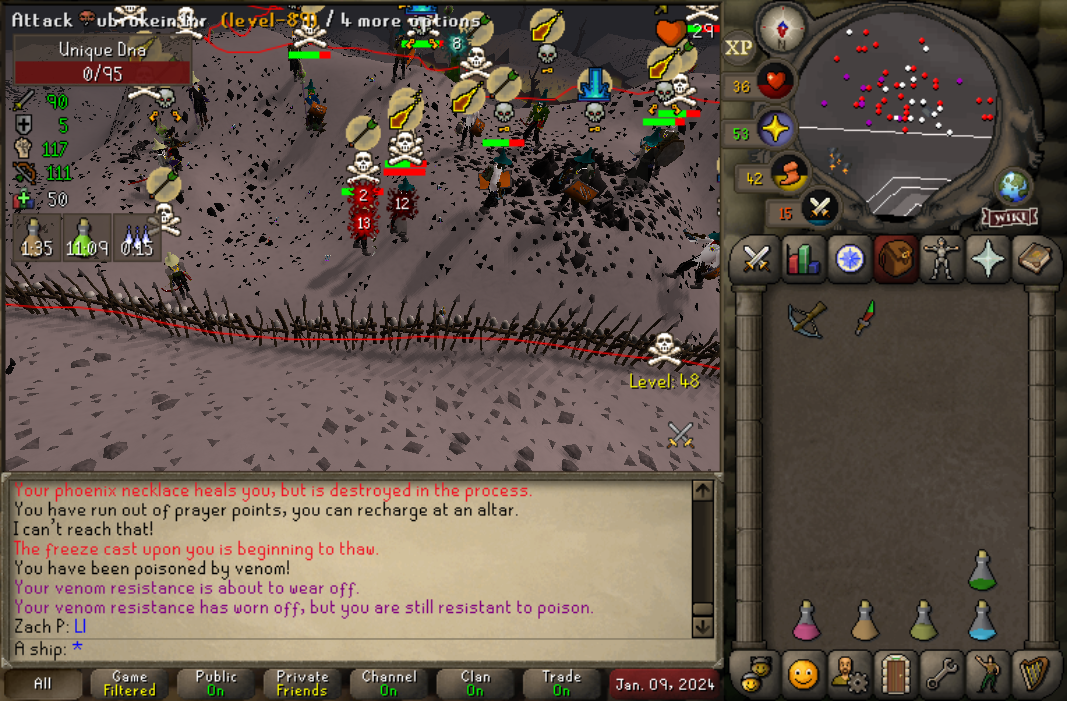Select the crossbow in the inventory
The height and width of the screenshot is (701, 1067).
805,319
